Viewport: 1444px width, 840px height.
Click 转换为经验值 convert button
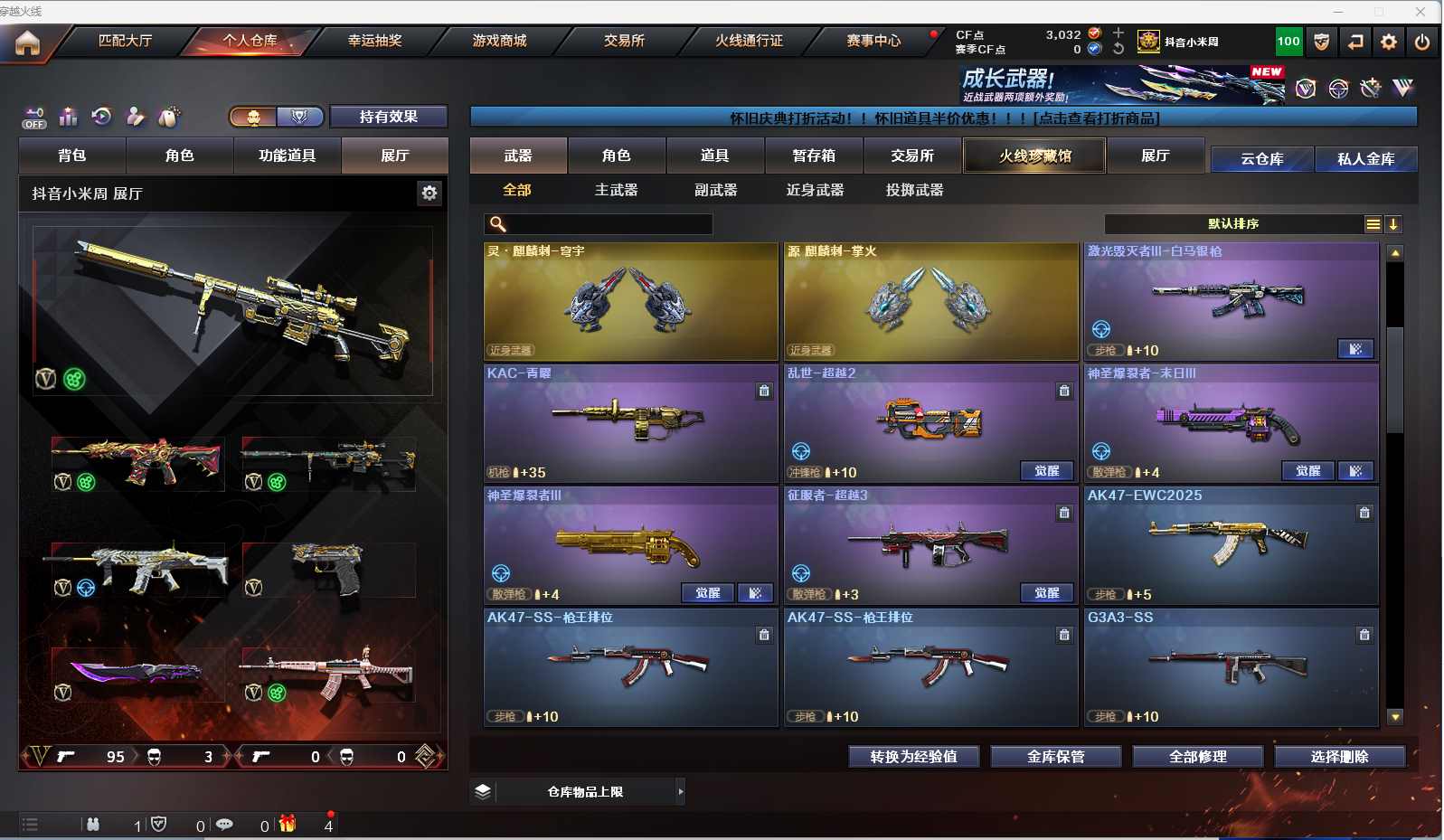point(913,757)
